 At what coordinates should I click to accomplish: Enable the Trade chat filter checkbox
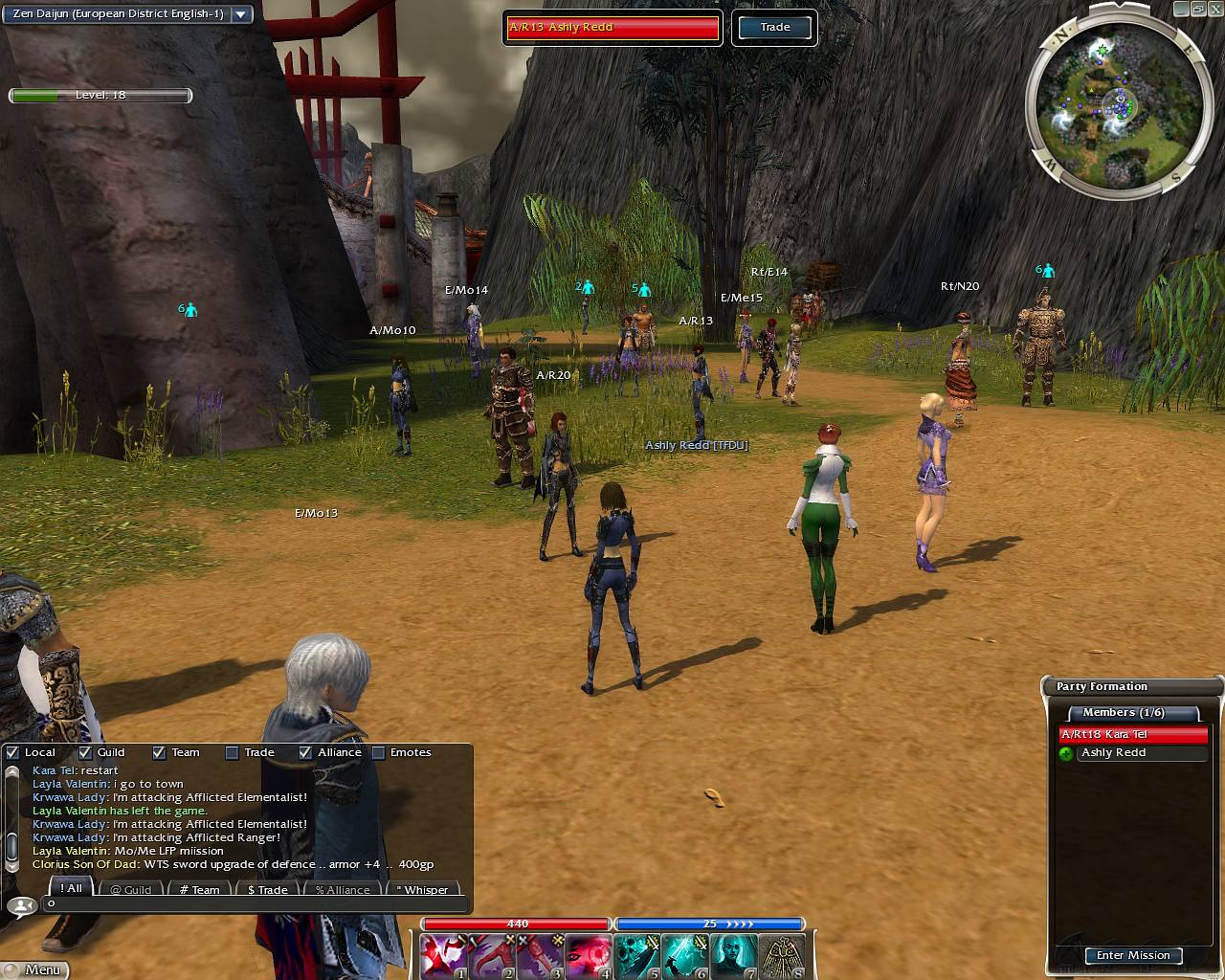232,752
